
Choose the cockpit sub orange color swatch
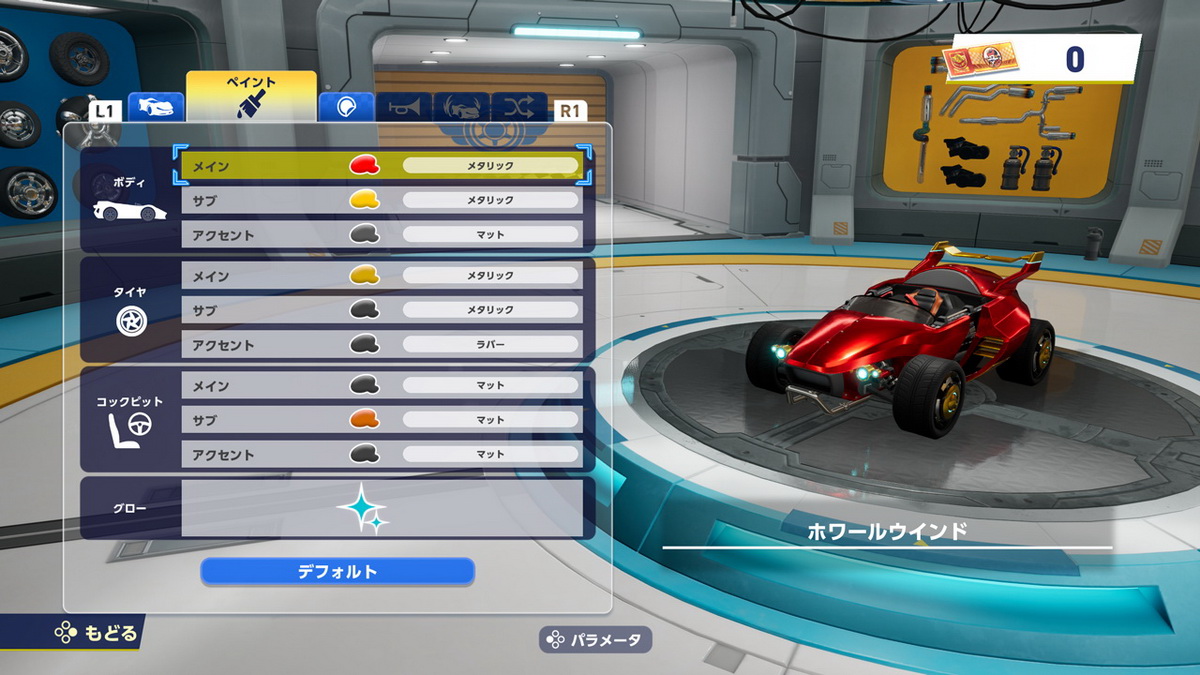click(x=364, y=420)
